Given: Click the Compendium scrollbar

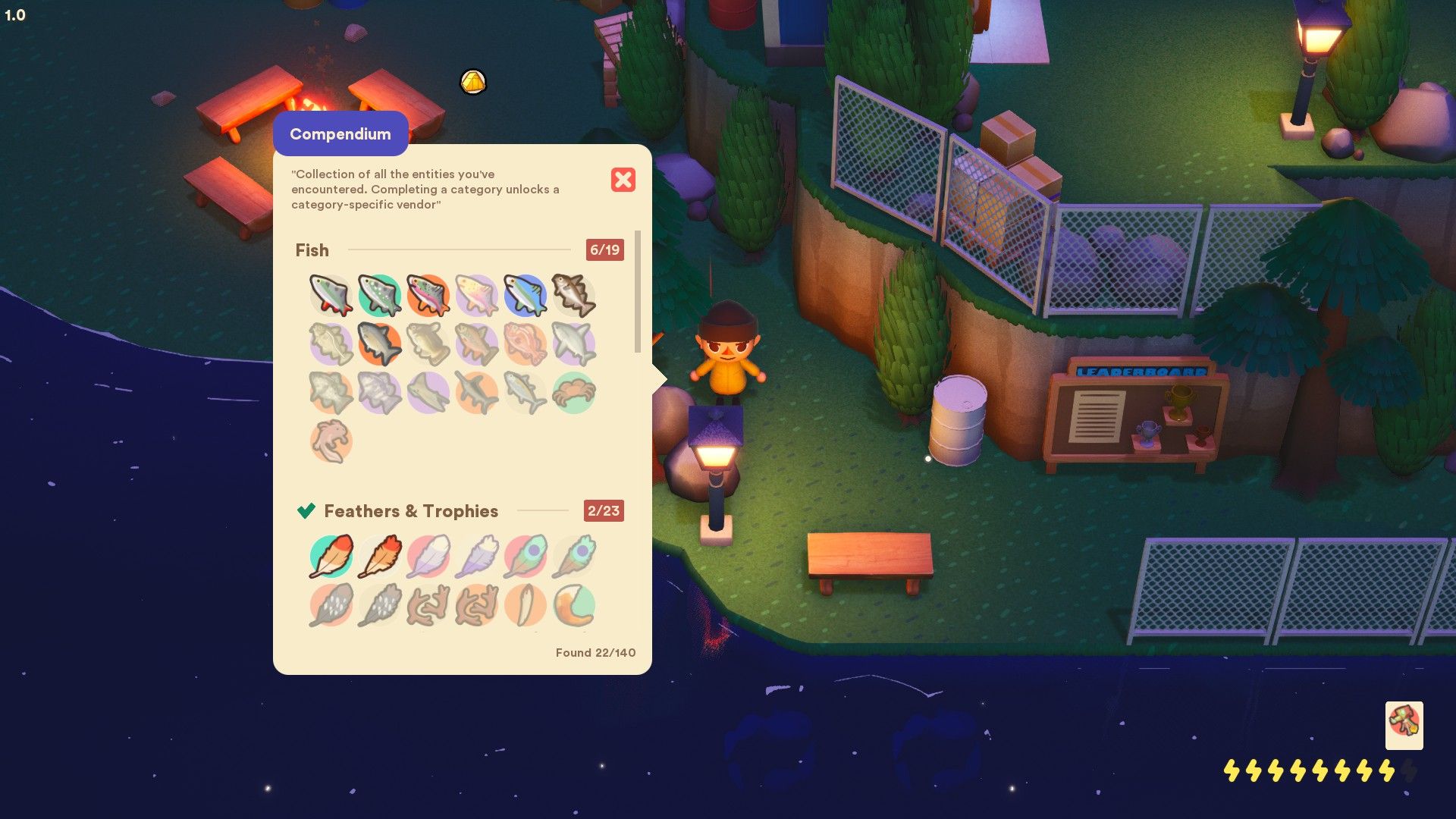Looking at the screenshot, I should point(638,292).
